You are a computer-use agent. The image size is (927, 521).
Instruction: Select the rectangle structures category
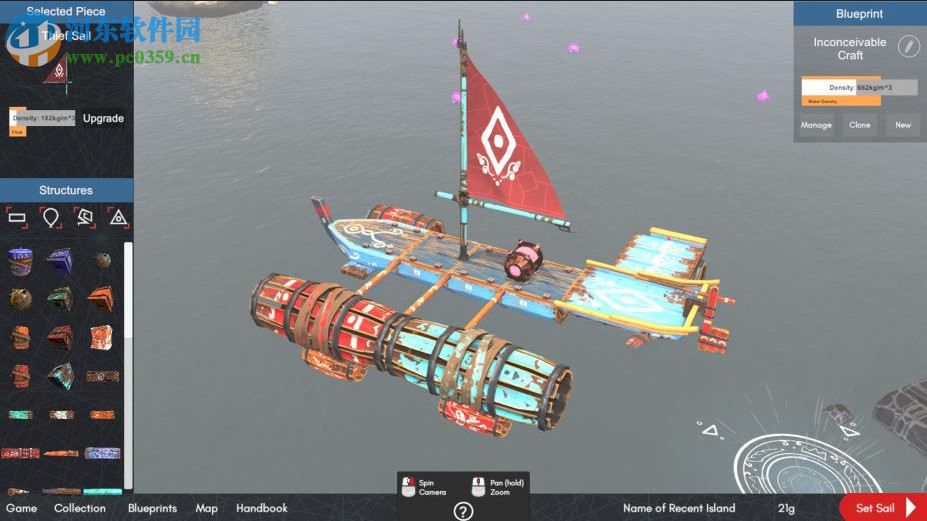pos(17,217)
